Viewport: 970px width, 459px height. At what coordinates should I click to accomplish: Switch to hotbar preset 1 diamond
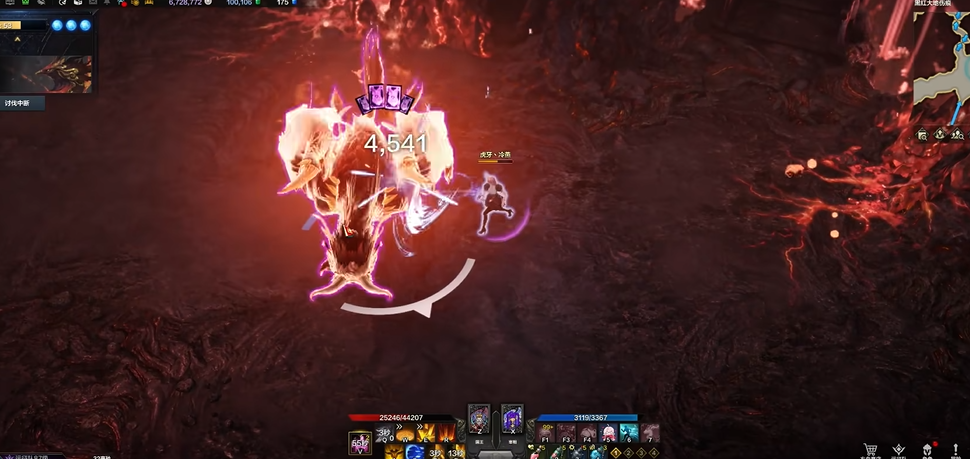[x=617, y=453]
